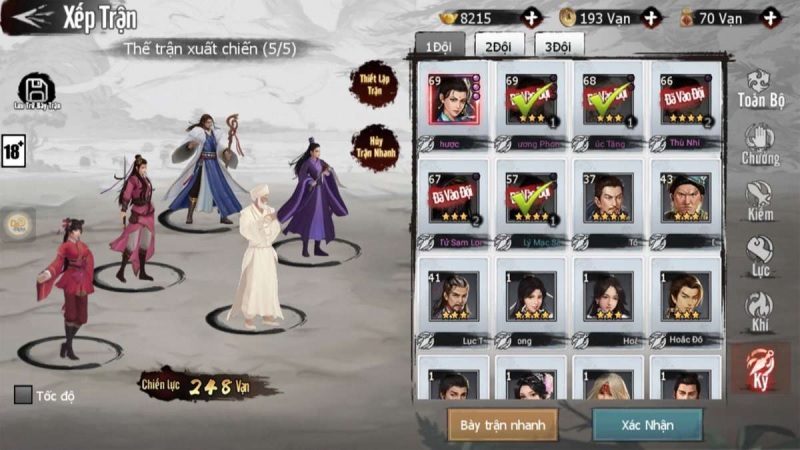Image resolution: width=800 pixels, height=450 pixels.
Task: Show all heroes with Toàn Bộ filter
Action: click(x=760, y=89)
